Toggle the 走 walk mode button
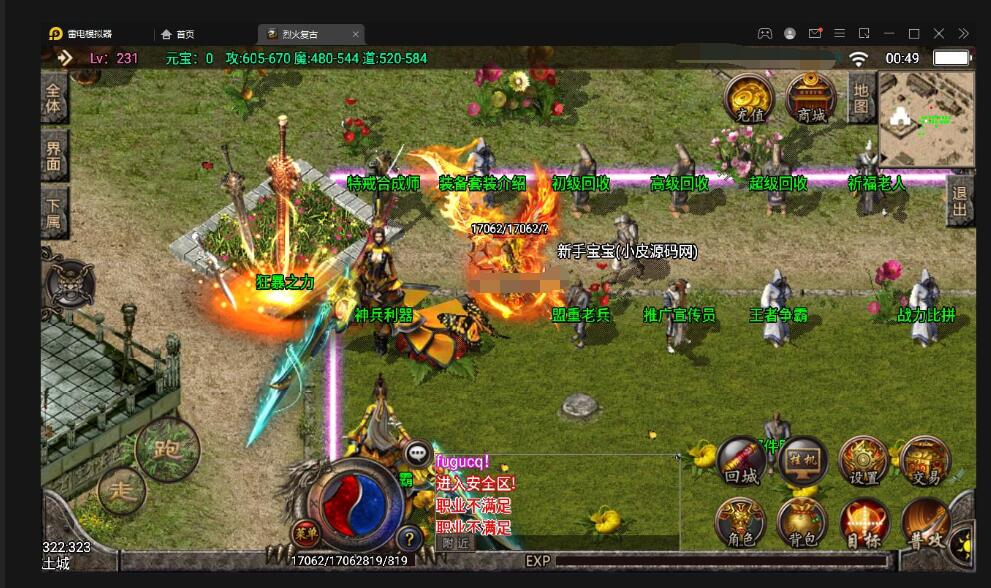Viewport: 991px width, 588px height. 121,490
